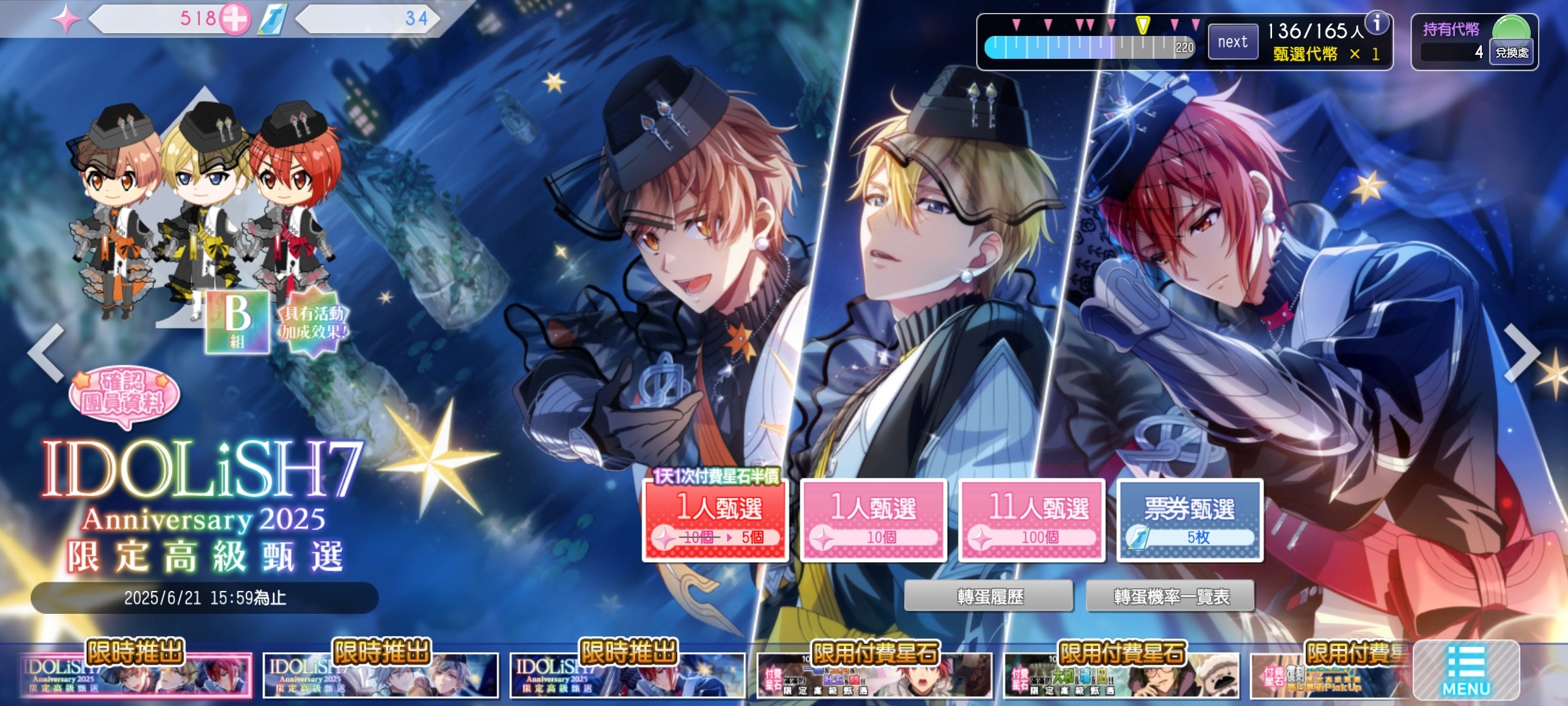Go to the previous audition banner
This screenshot has width=1568, height=706.
tap(46, 353)
